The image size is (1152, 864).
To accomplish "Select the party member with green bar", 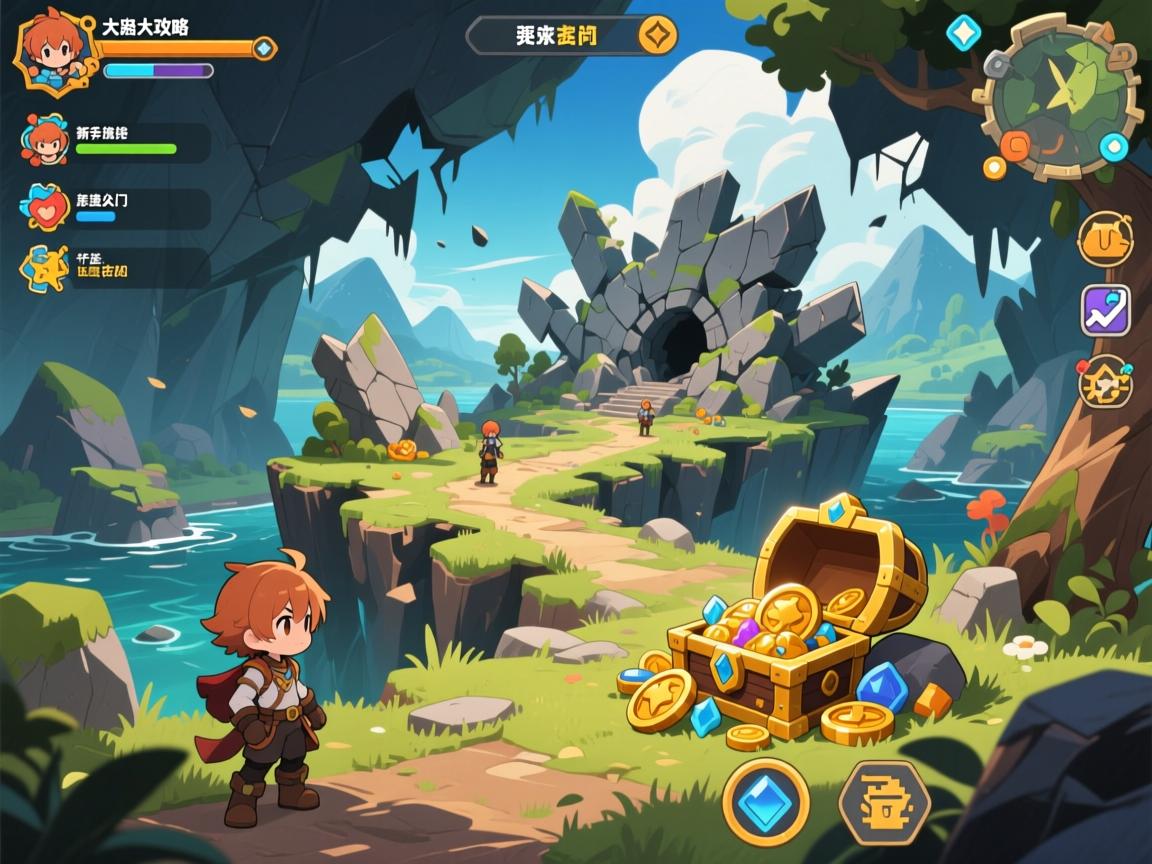I will tap(45, 140).
